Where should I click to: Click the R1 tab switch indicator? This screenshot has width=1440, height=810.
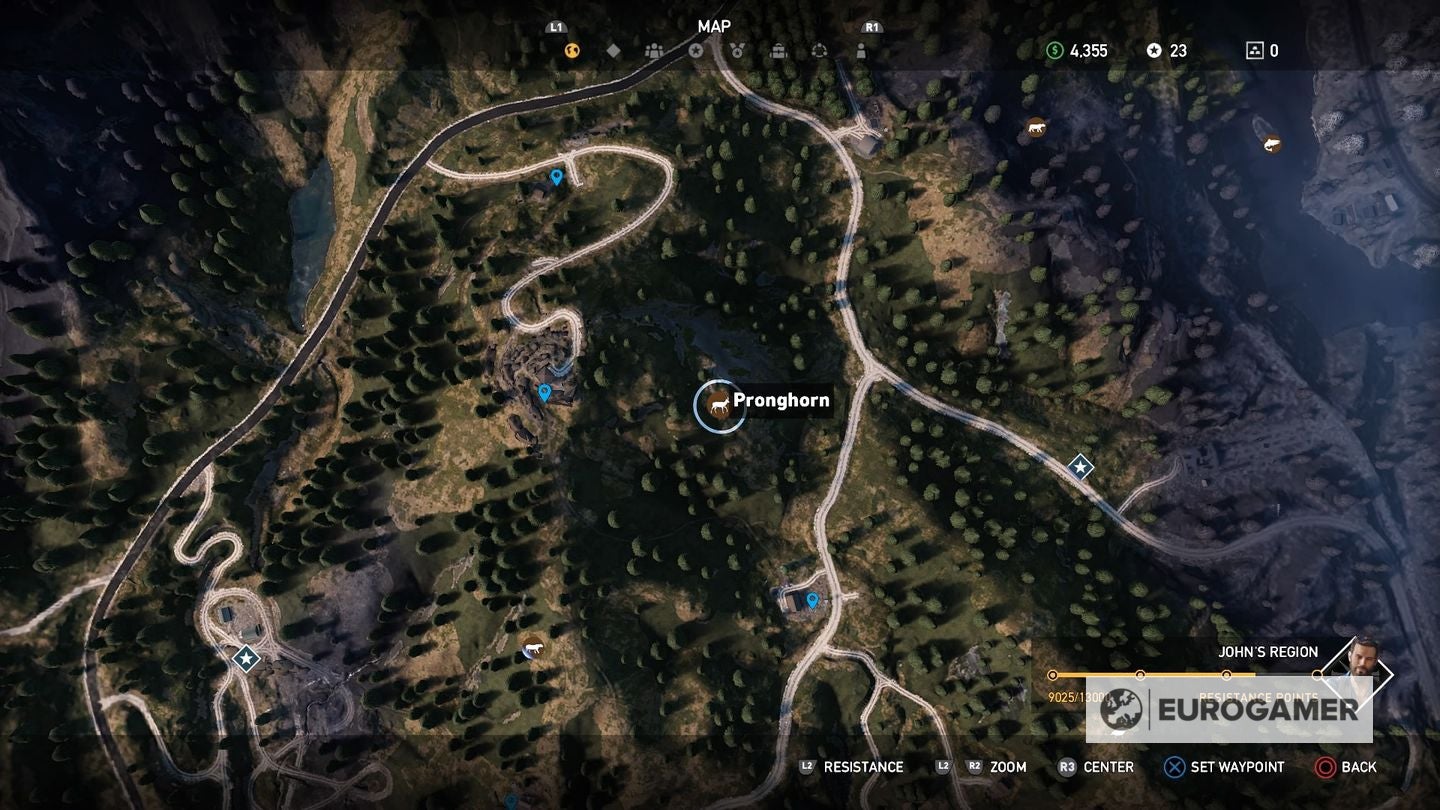871,27
